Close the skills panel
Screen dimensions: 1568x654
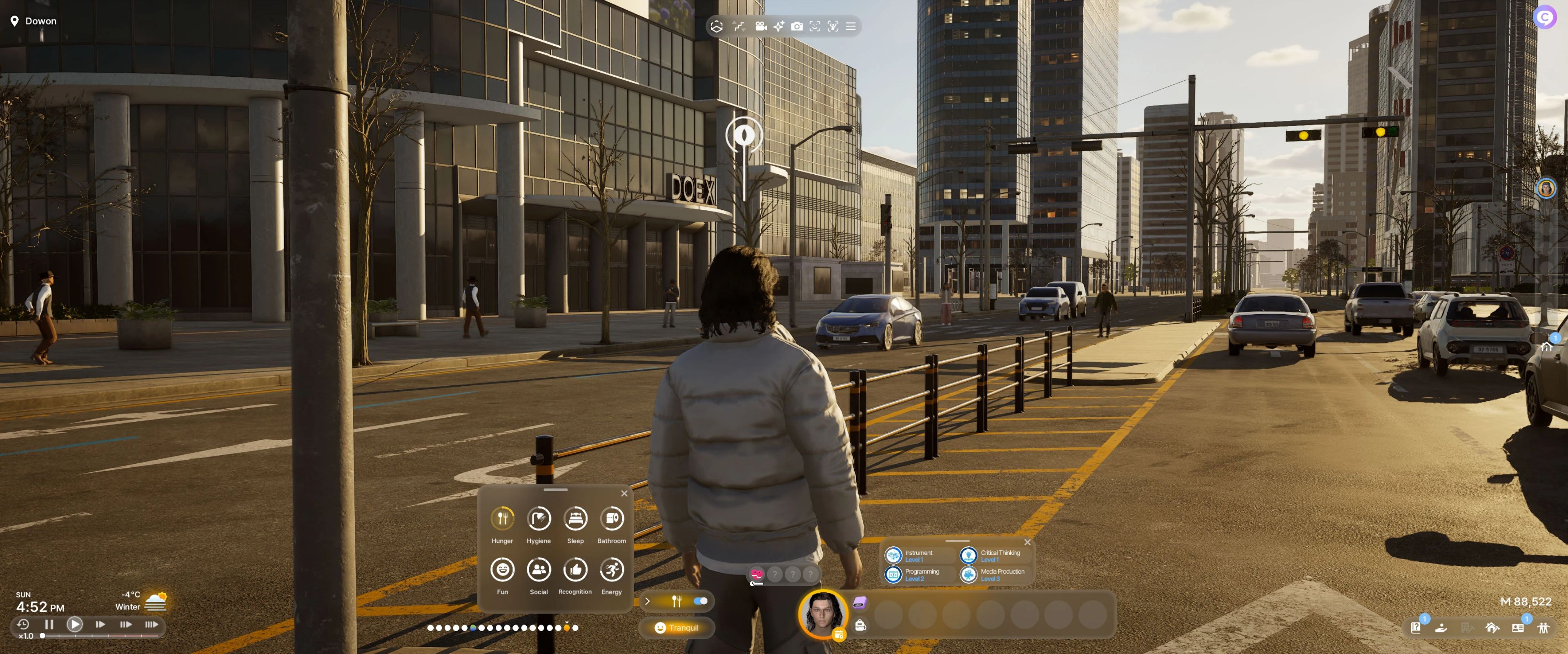(x=1027, y=542)
